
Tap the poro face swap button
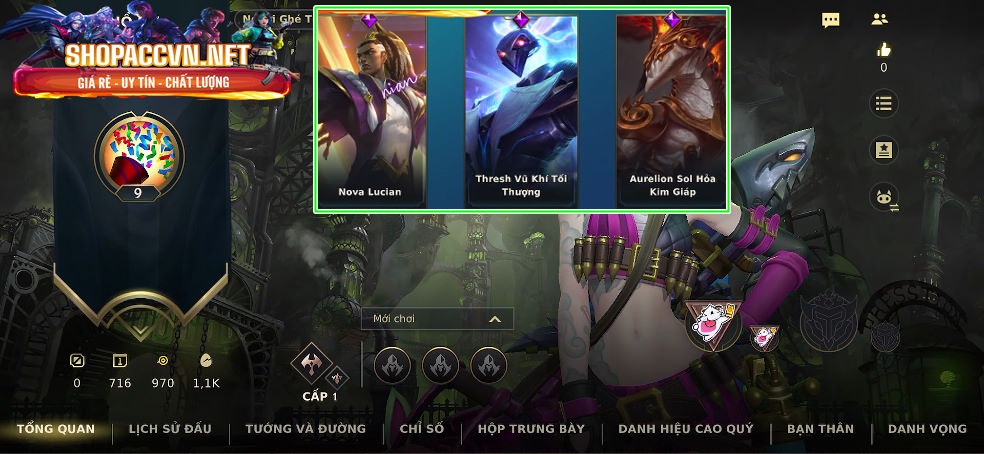[883, 197]
